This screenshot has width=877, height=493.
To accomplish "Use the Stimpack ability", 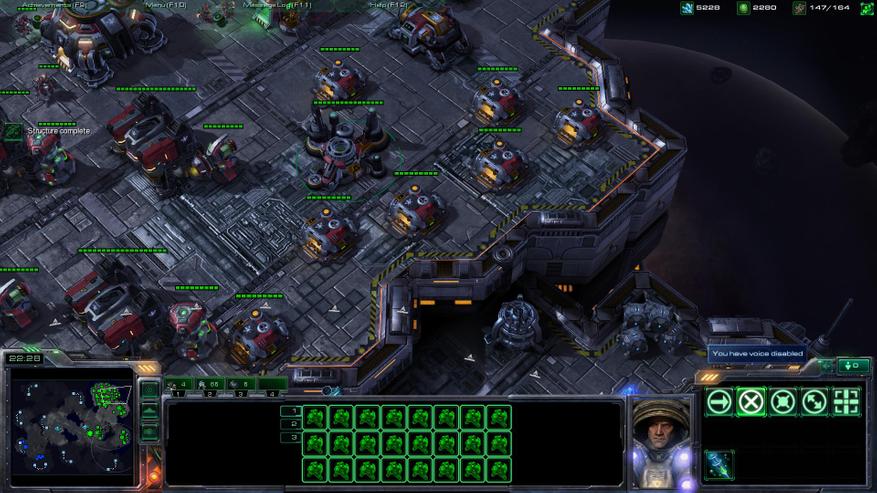I will 719,464.
